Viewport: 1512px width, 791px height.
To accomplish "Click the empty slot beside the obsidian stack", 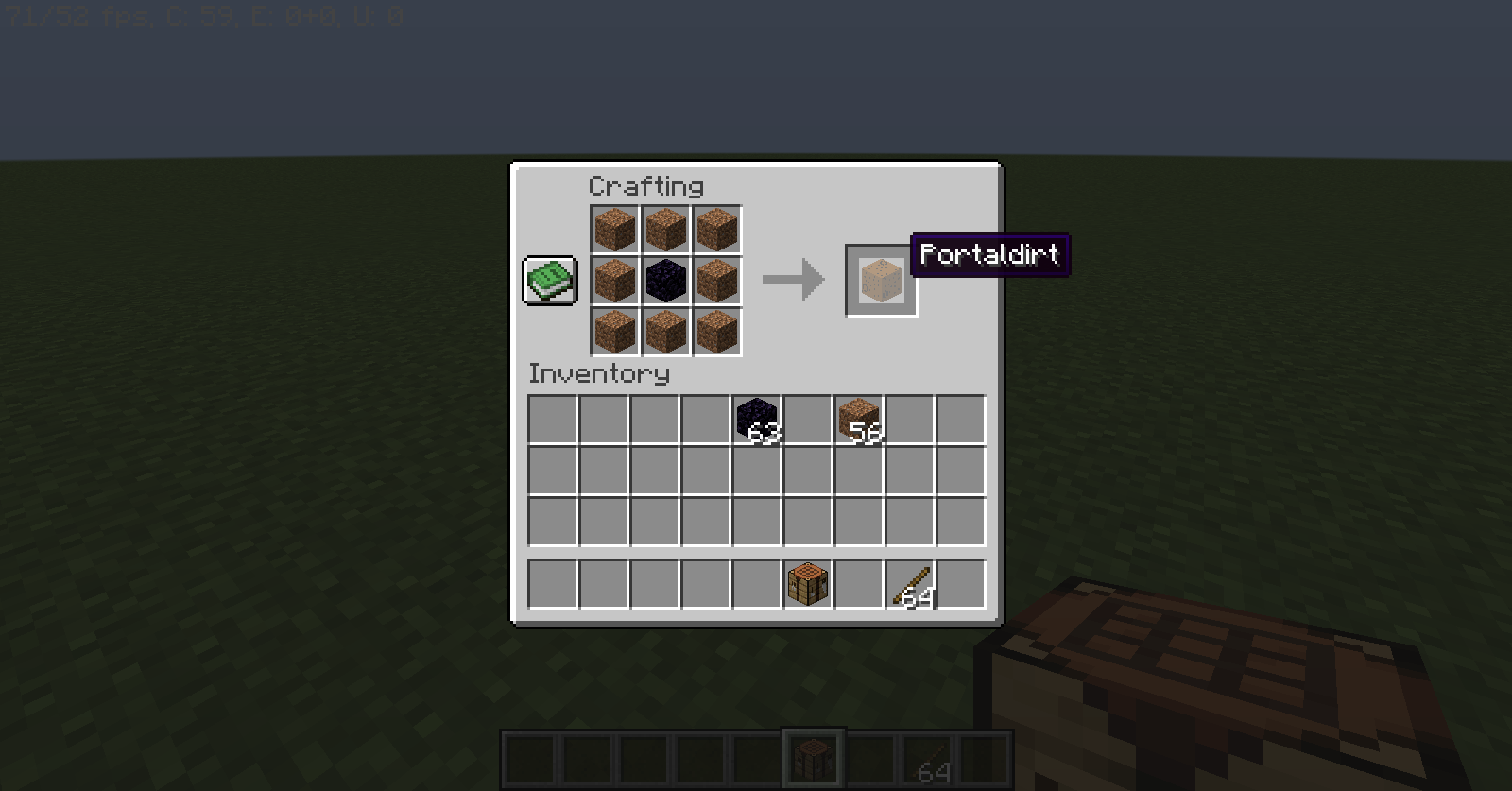I will (805, 417).
